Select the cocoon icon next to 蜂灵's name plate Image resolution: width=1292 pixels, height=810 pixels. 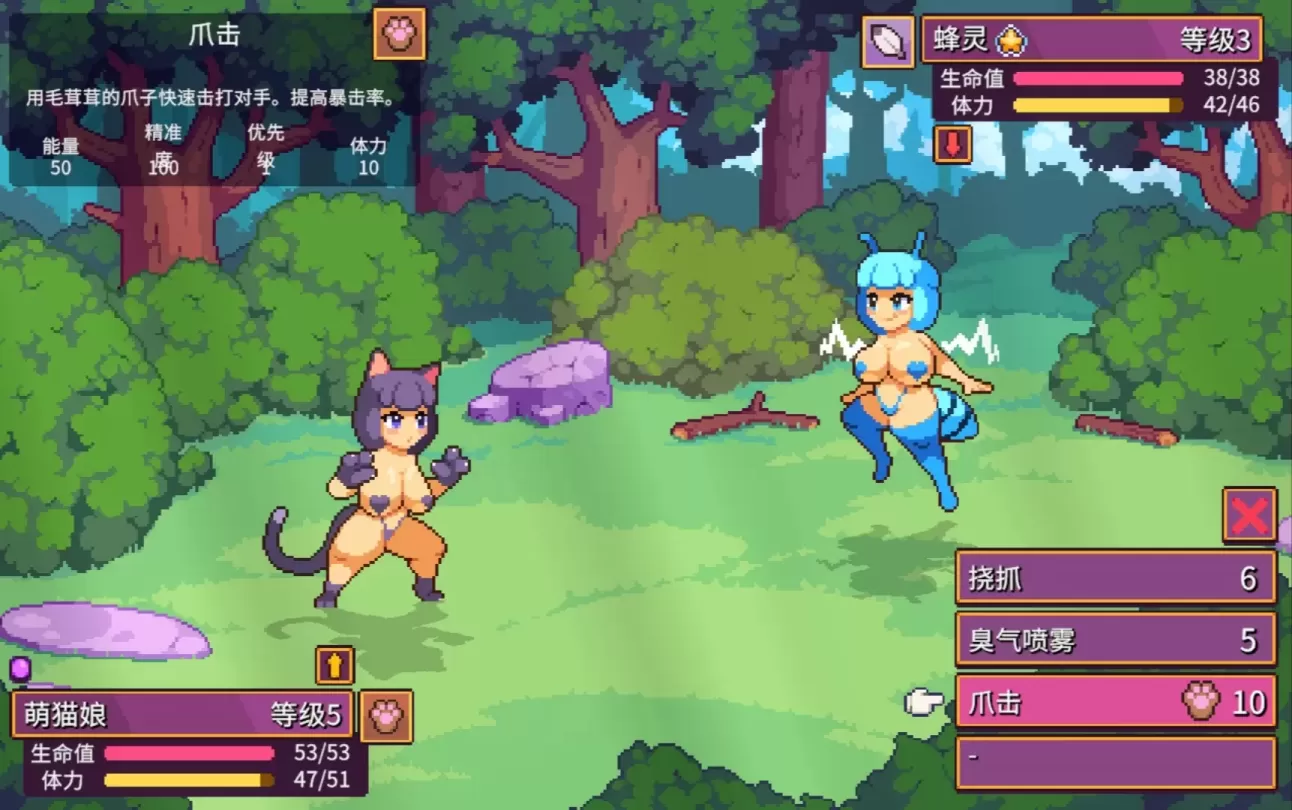click(886, 40)
